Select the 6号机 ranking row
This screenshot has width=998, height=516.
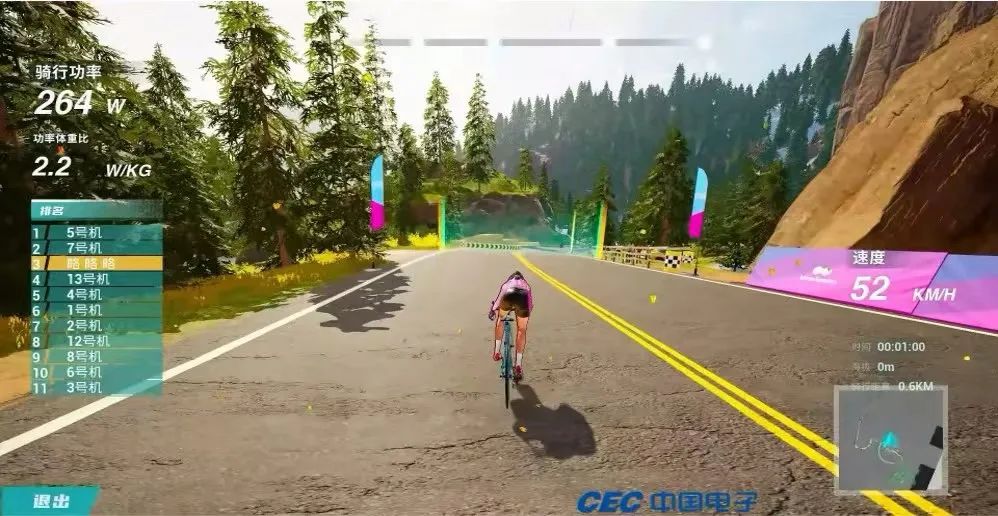tap(96, 371)
